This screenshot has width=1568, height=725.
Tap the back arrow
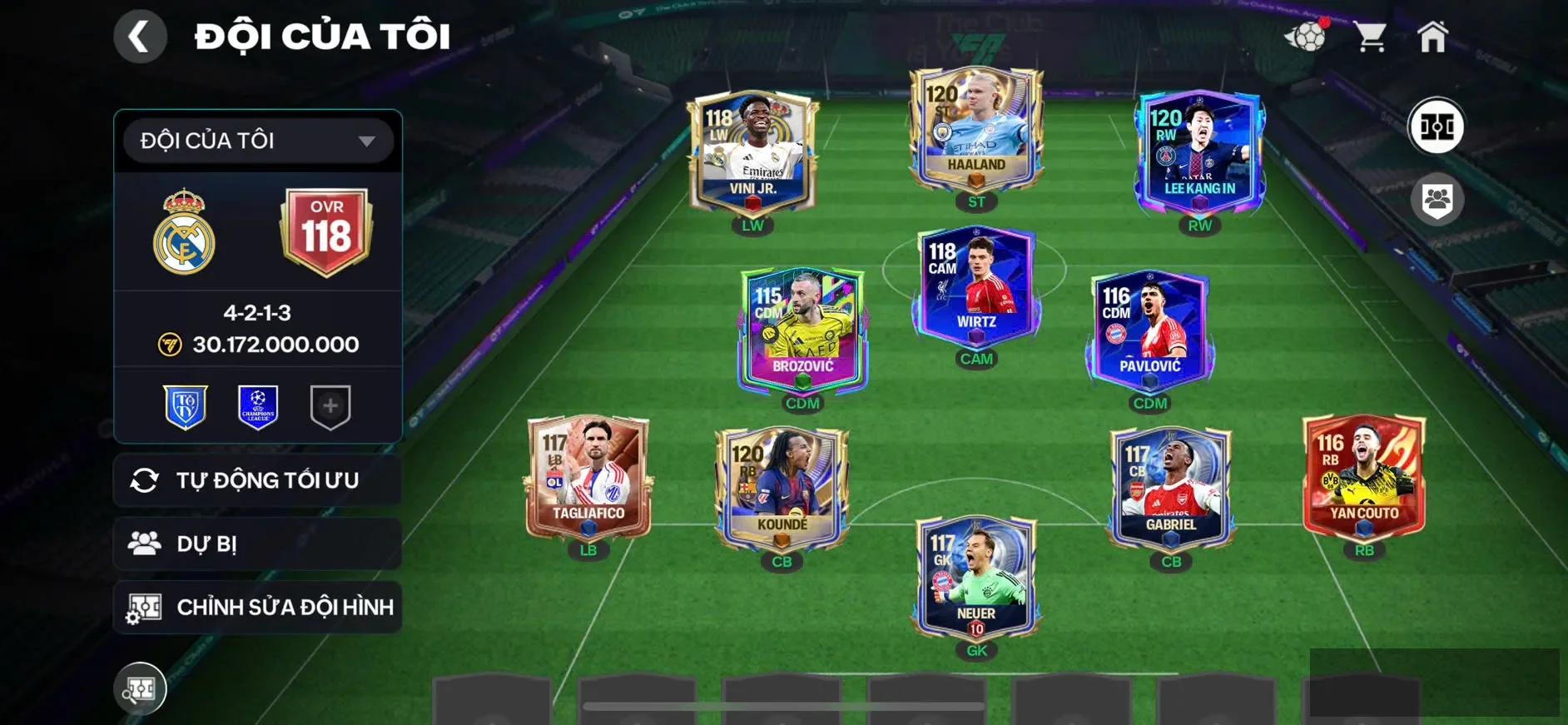140,37
